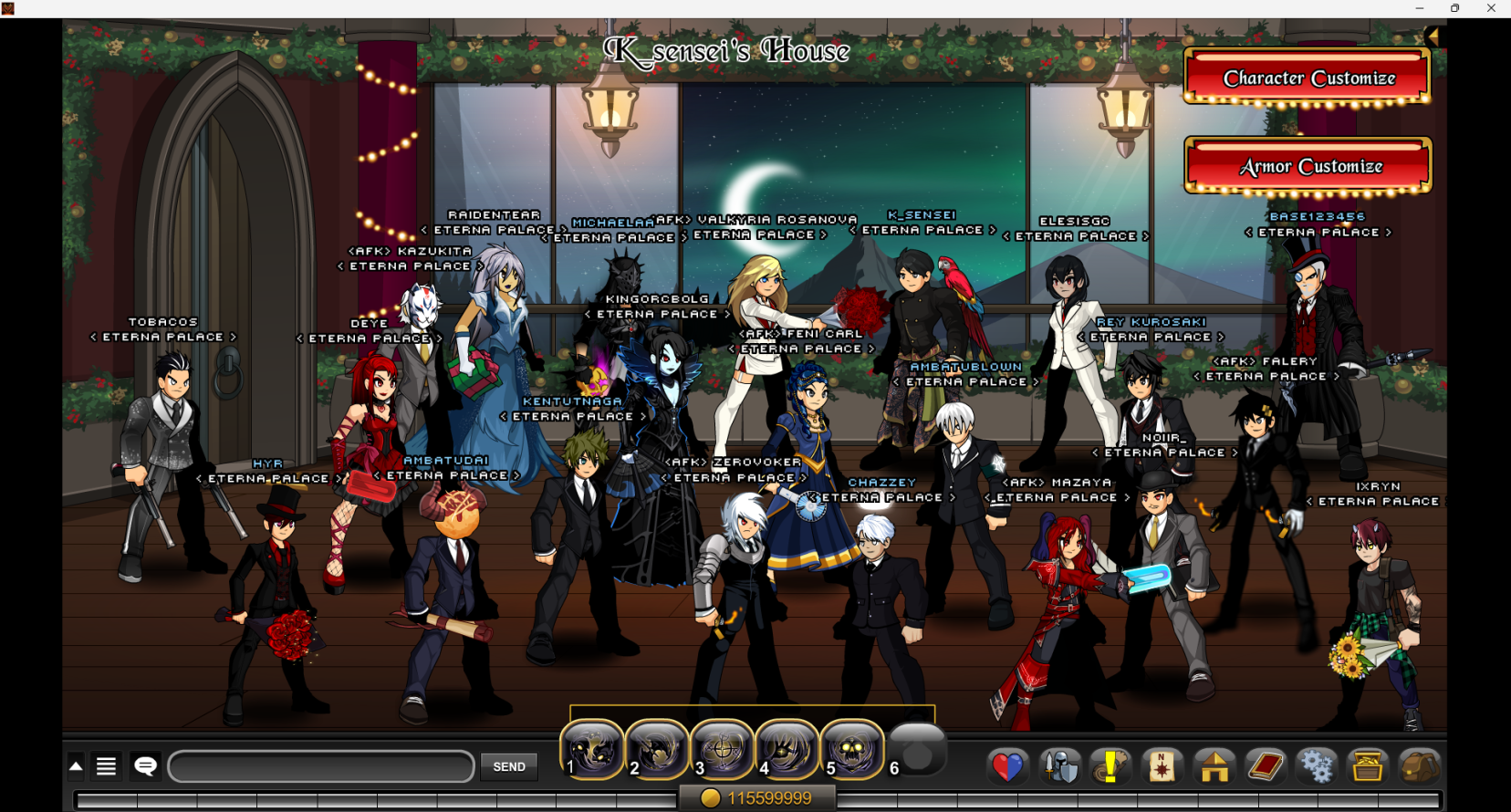Open the speech bubble chat options
Screen dimensions: 1511x812
(x=146, y=766)
